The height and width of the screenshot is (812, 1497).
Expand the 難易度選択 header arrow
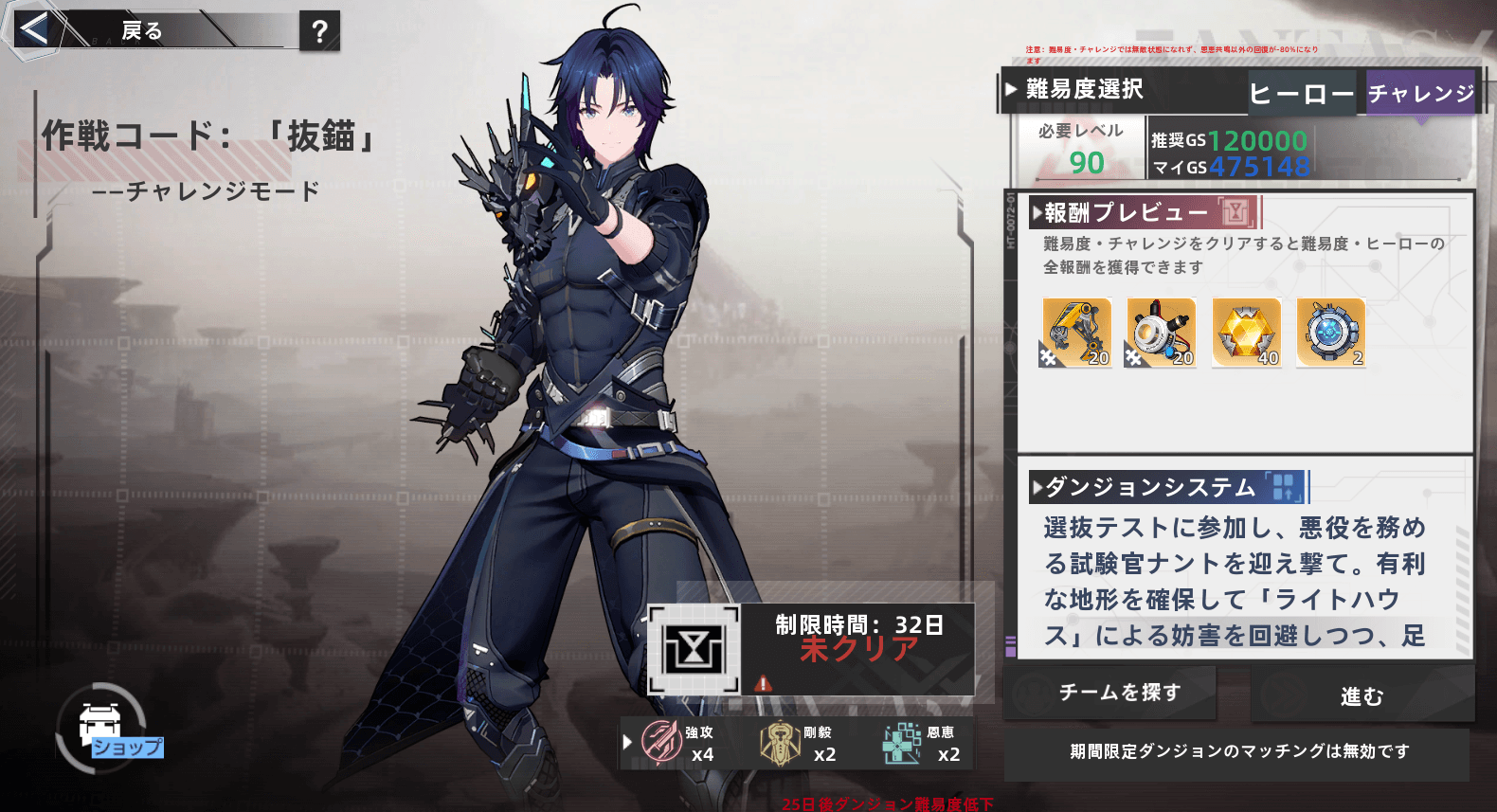1012,89
